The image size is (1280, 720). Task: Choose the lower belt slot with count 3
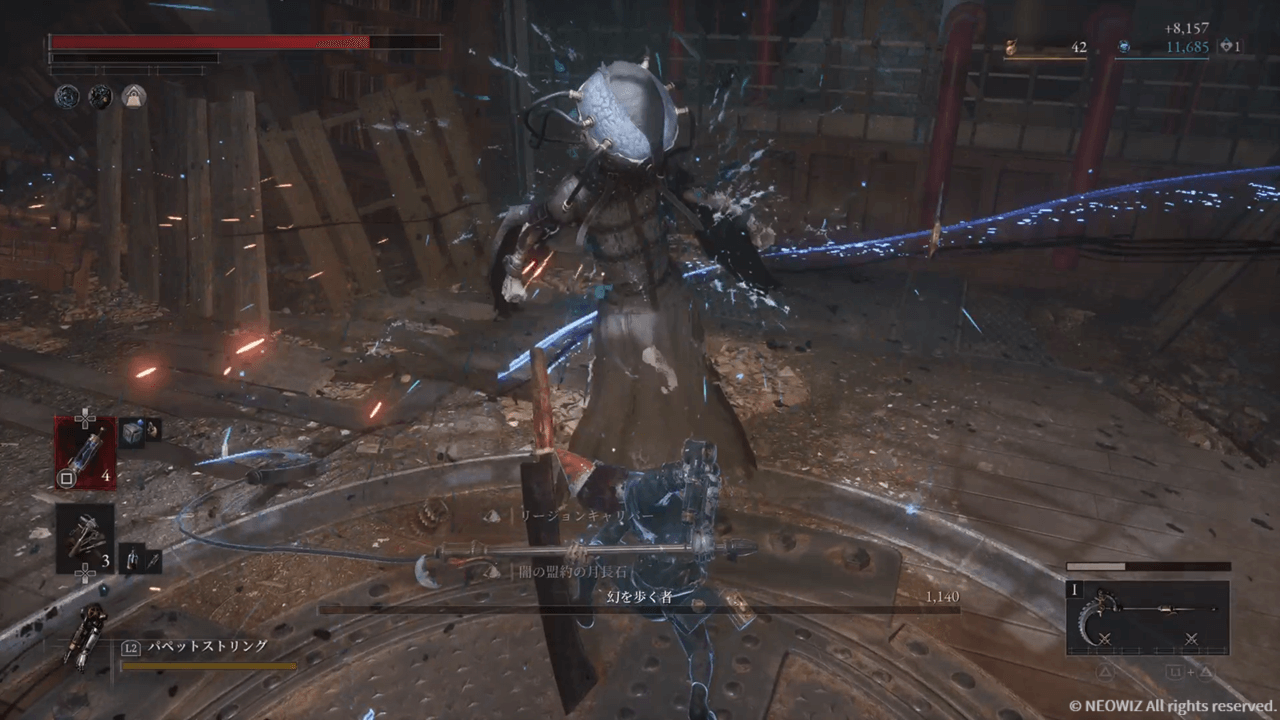tap(84, 538)
